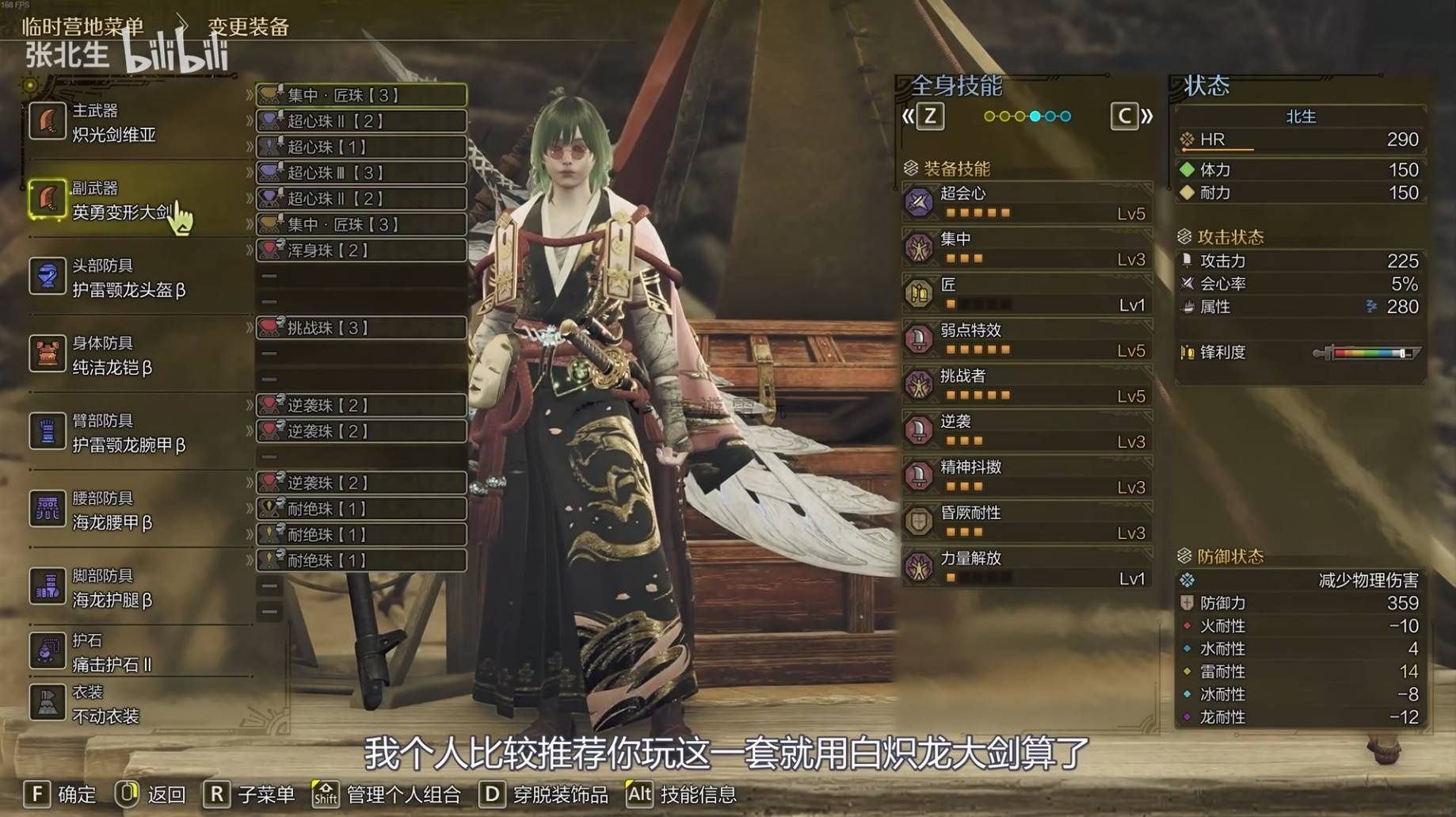Screen dimensions: 1456x817
Task: View the 超会心 skill entry
Action: click(1027, 203)
